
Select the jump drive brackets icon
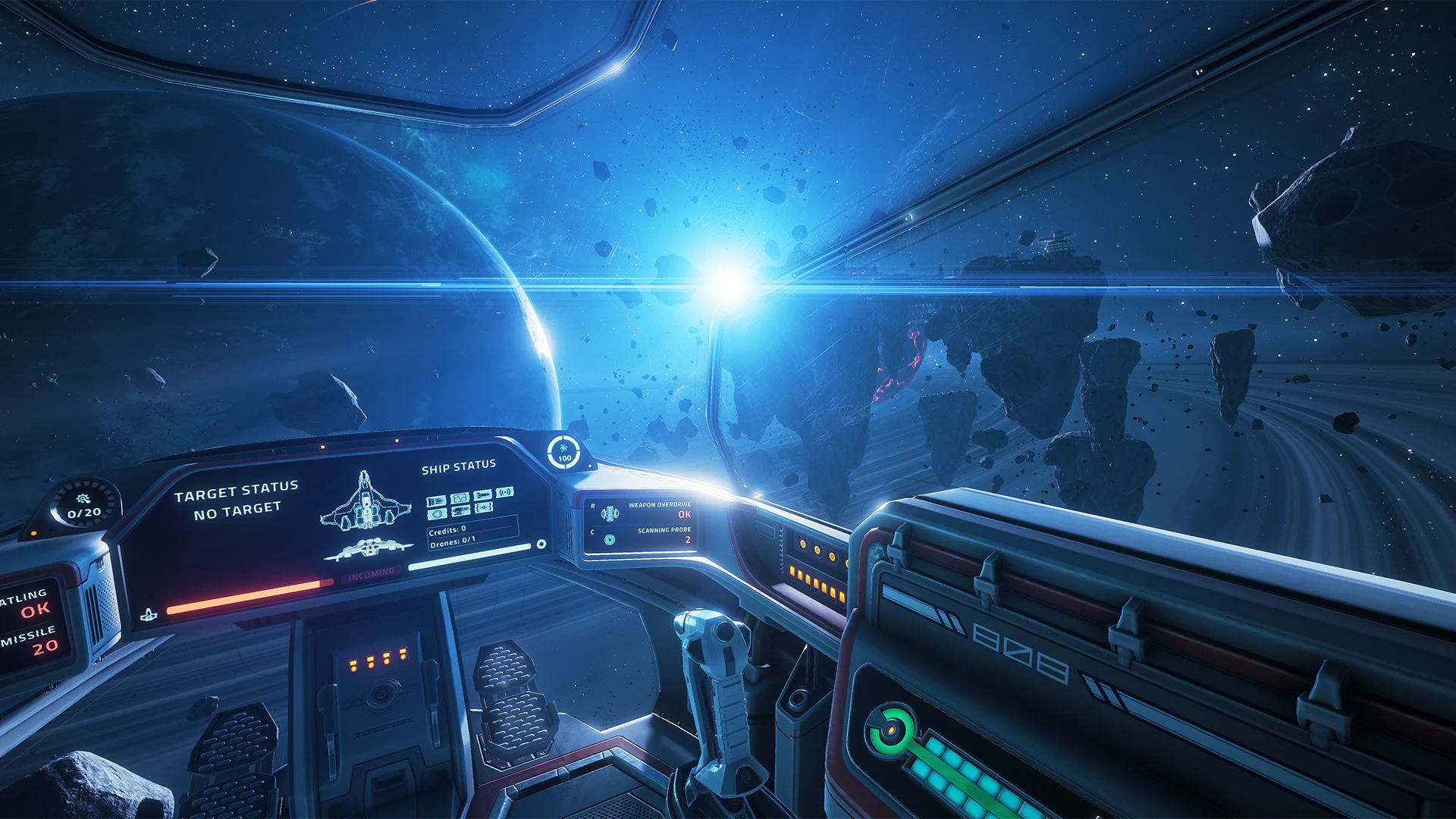pos(483,508)
